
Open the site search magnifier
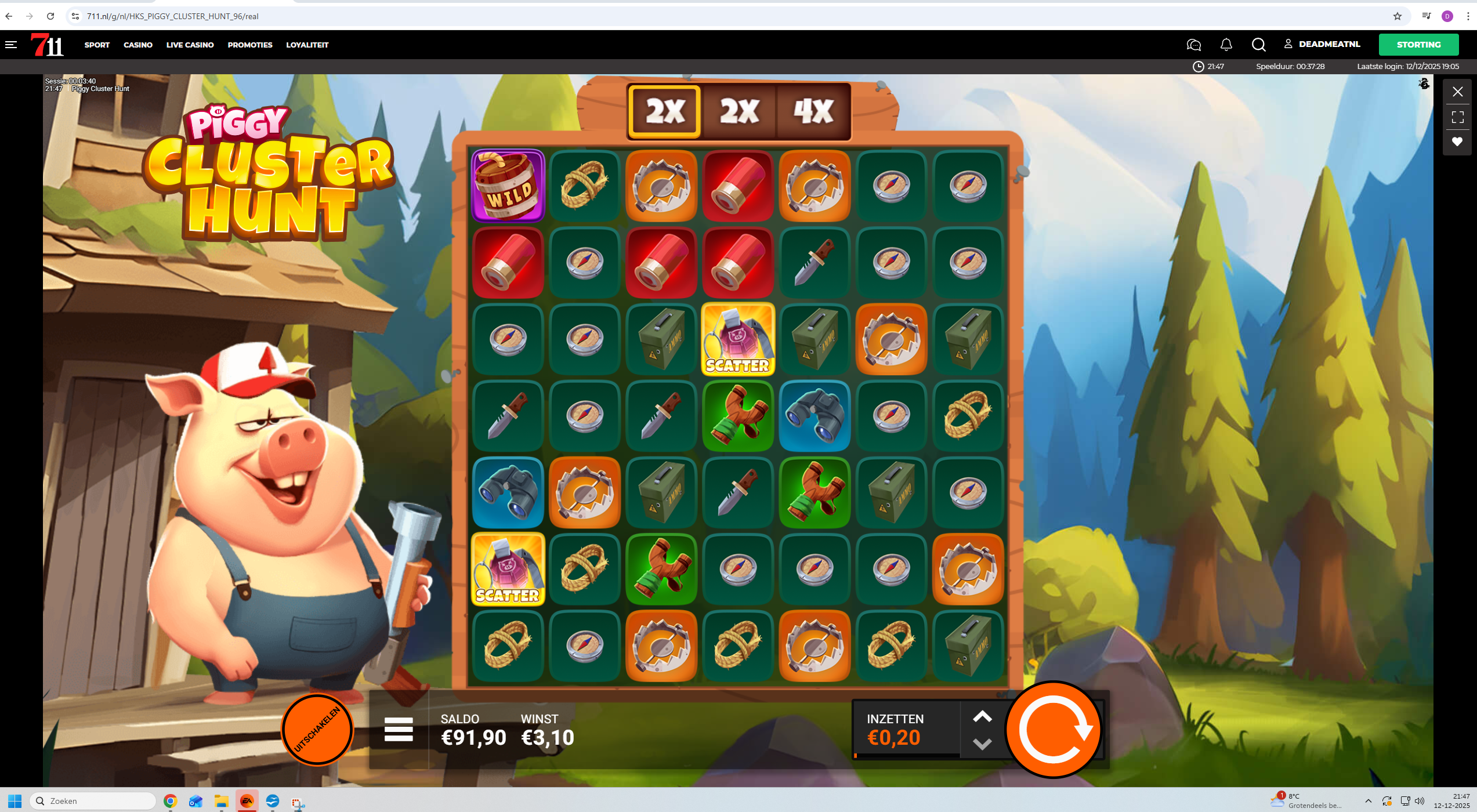[x=1258, y=45]
